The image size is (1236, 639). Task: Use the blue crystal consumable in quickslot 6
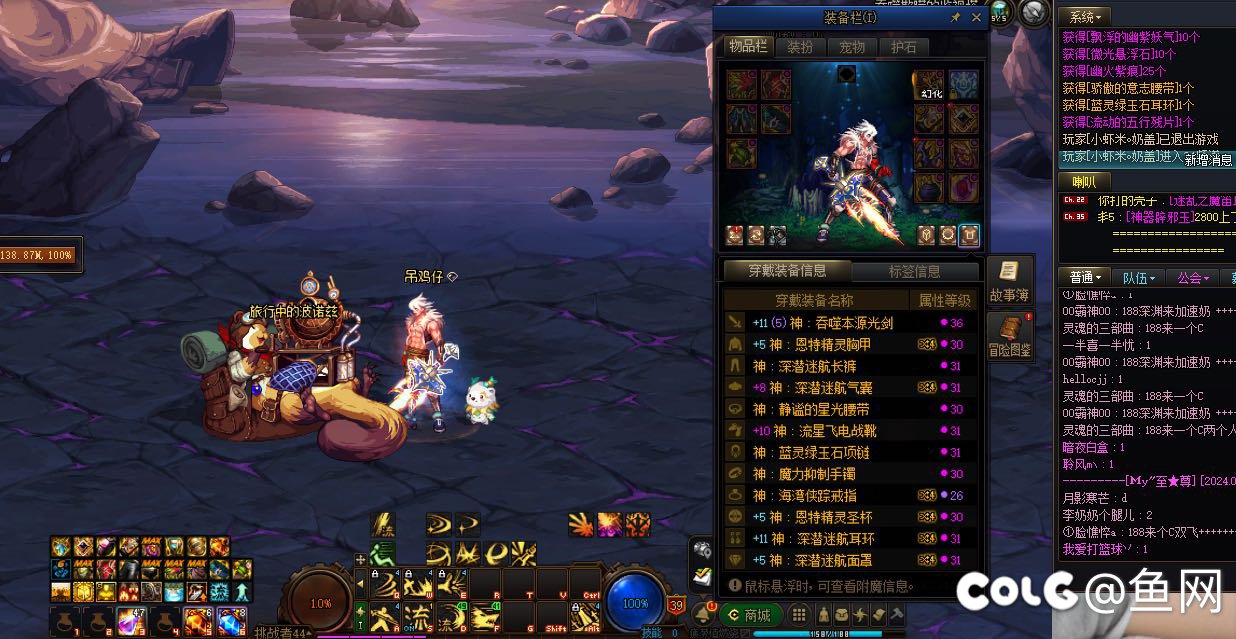(231, 621)
